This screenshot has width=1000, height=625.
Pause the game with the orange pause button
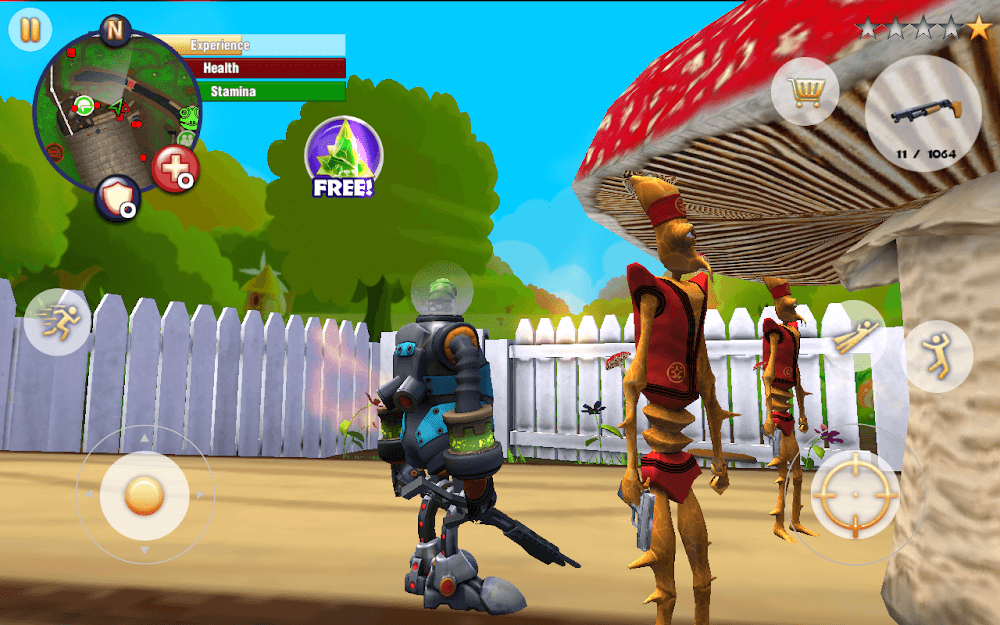(30, 29)
